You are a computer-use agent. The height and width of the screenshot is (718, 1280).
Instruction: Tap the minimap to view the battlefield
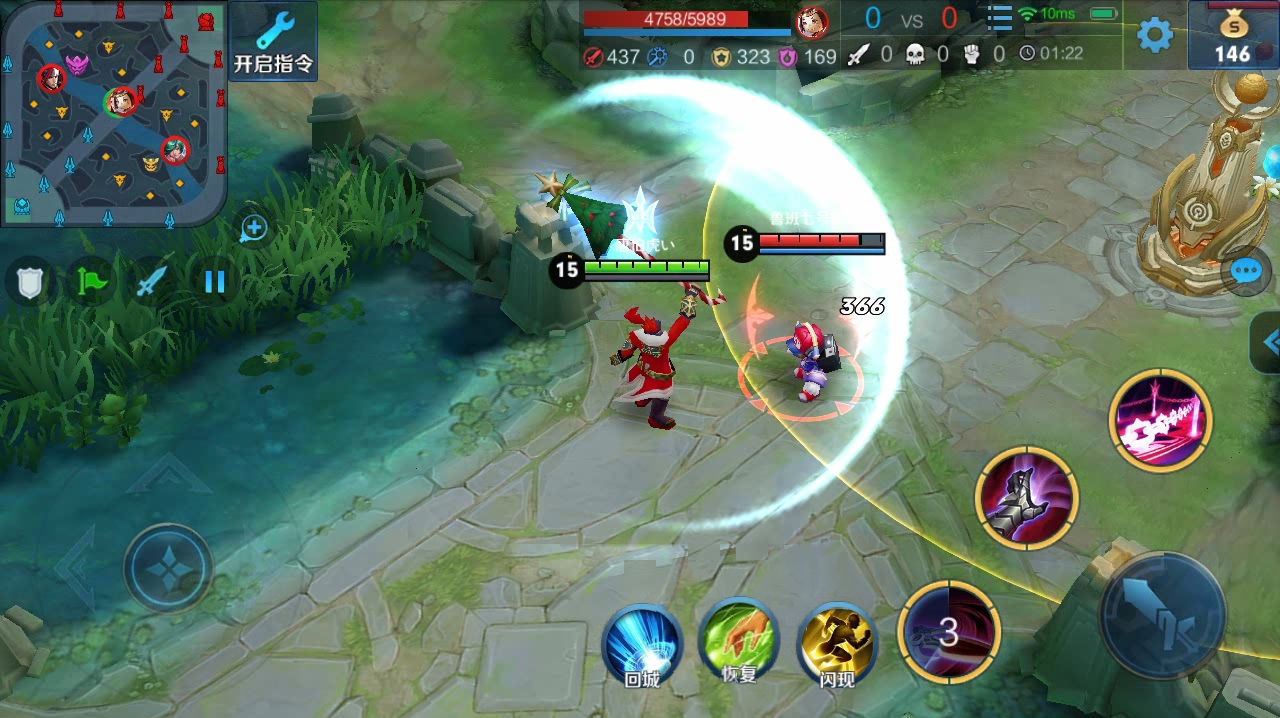(x=113, y=113)
